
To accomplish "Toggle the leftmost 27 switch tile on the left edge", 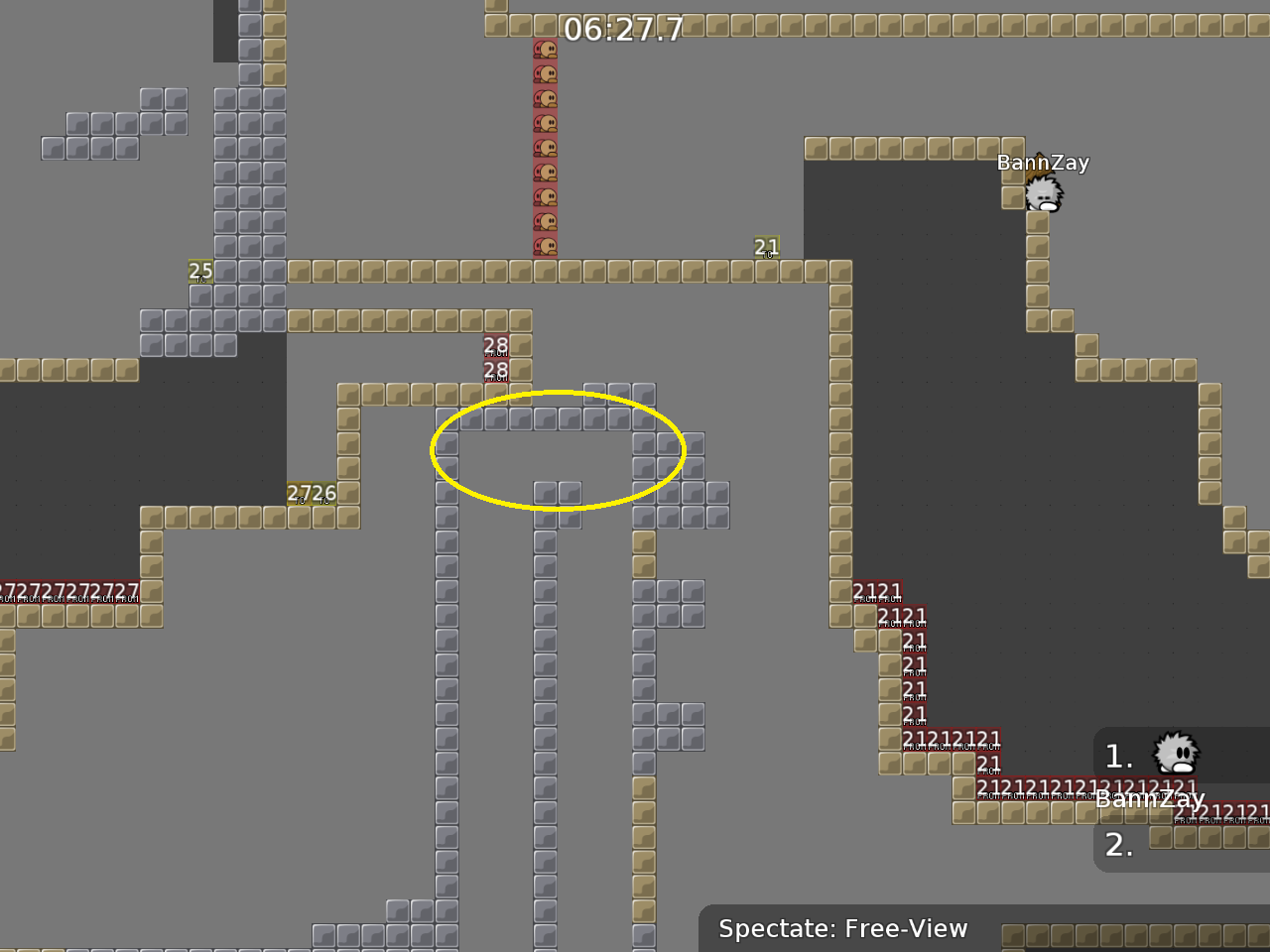I will [8, 590].
